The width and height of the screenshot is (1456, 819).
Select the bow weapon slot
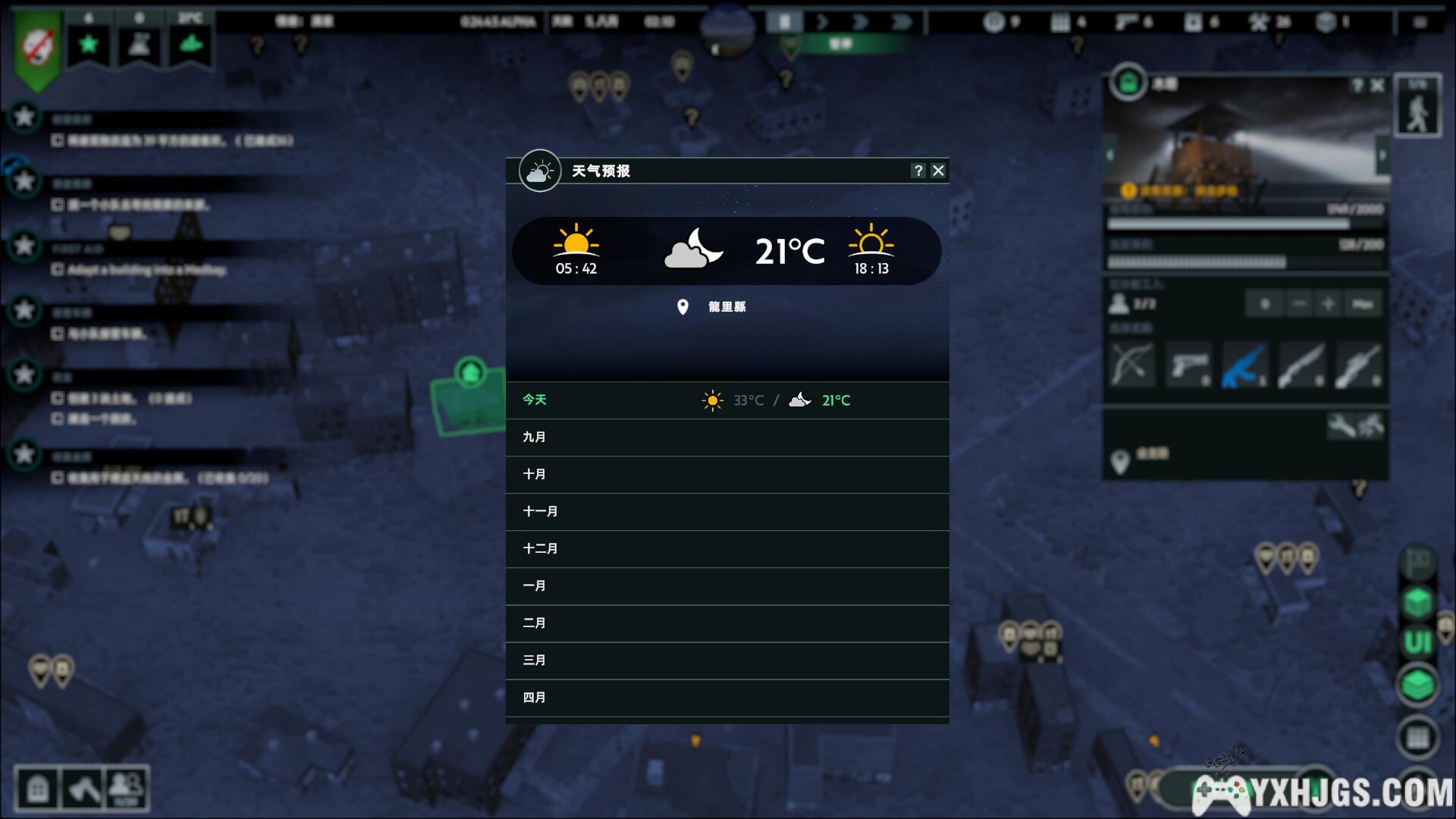coord(1131,366)
